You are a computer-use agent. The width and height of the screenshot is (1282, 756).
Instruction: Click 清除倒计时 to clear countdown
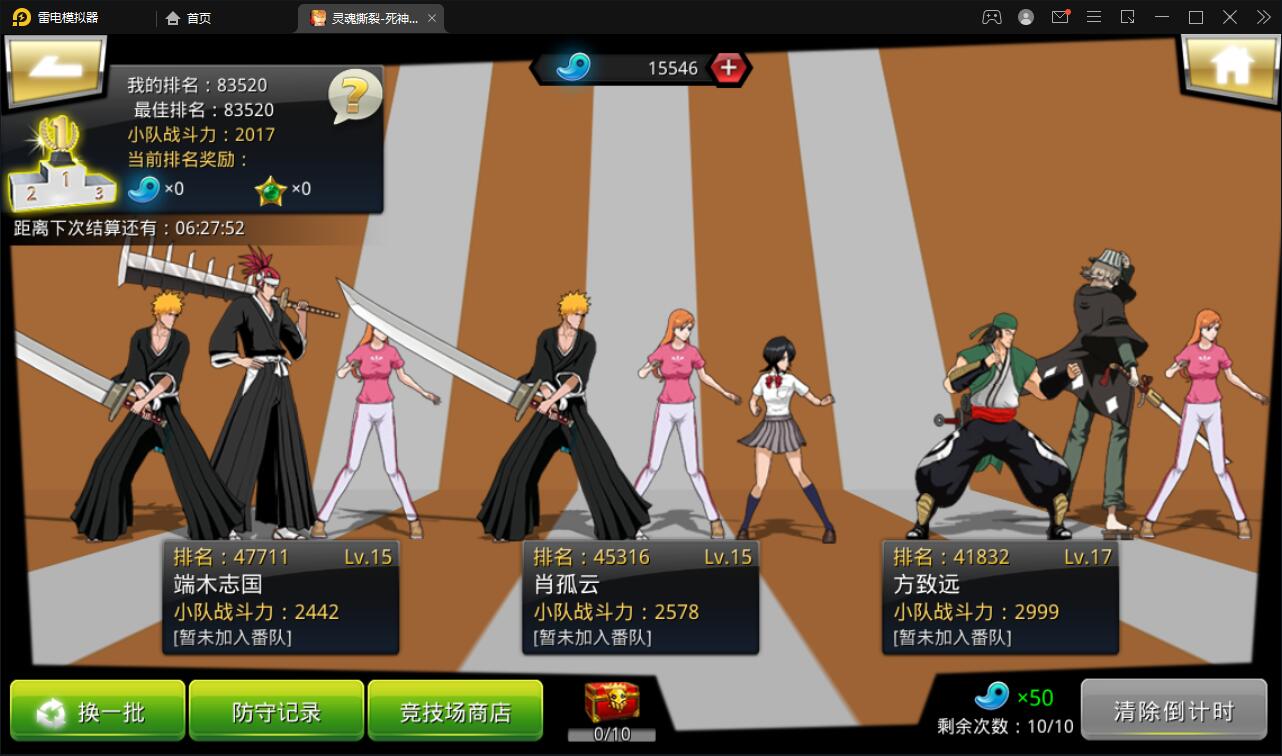tap(1175, 709)
